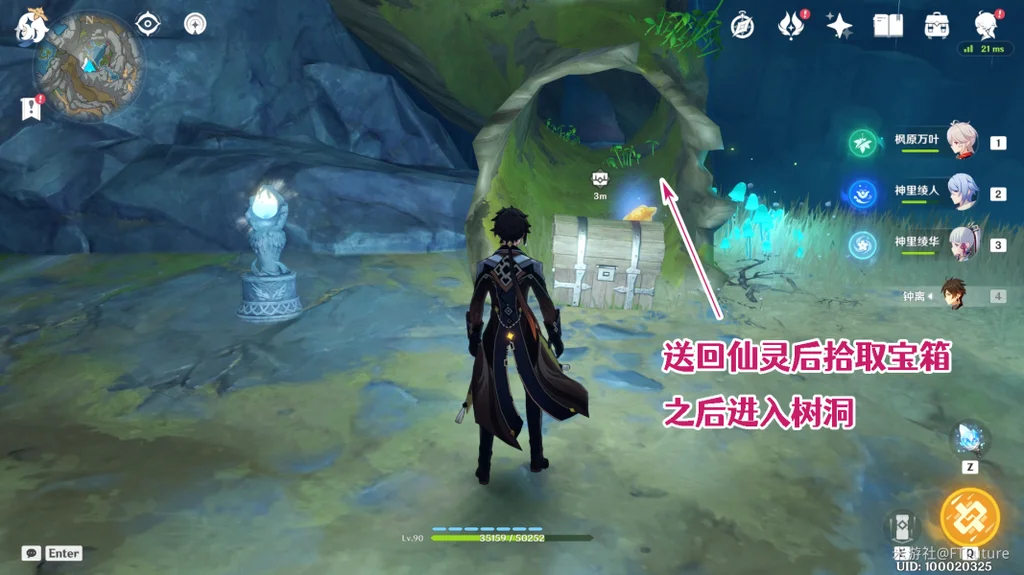Open the Wish four-pointed star icon
The width and height of the screenshot is (1024, 575).
coord(839,25)
